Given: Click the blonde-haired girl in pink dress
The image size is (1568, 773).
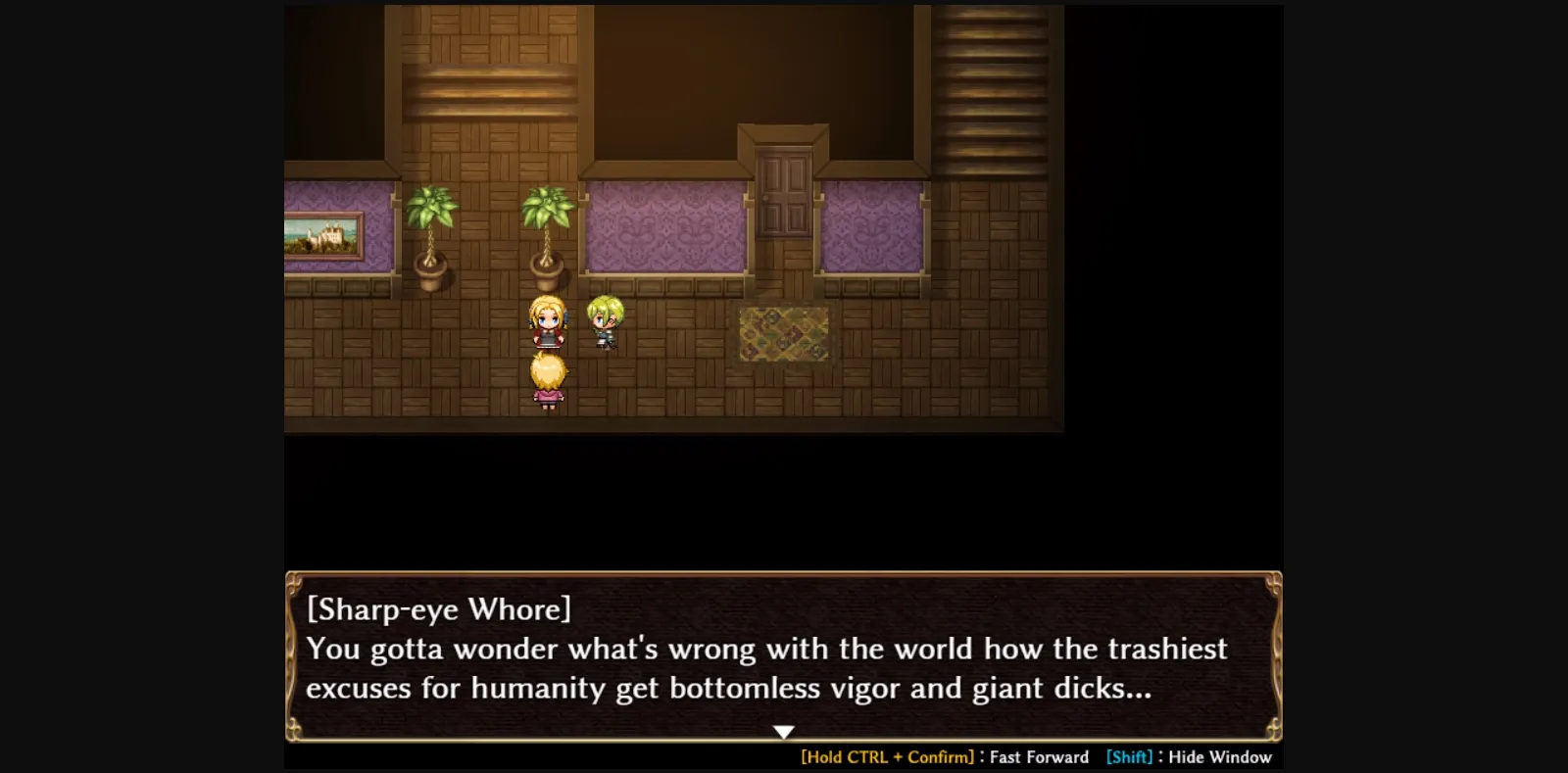Looking at the screenshot, I should [x=549, y=382].
